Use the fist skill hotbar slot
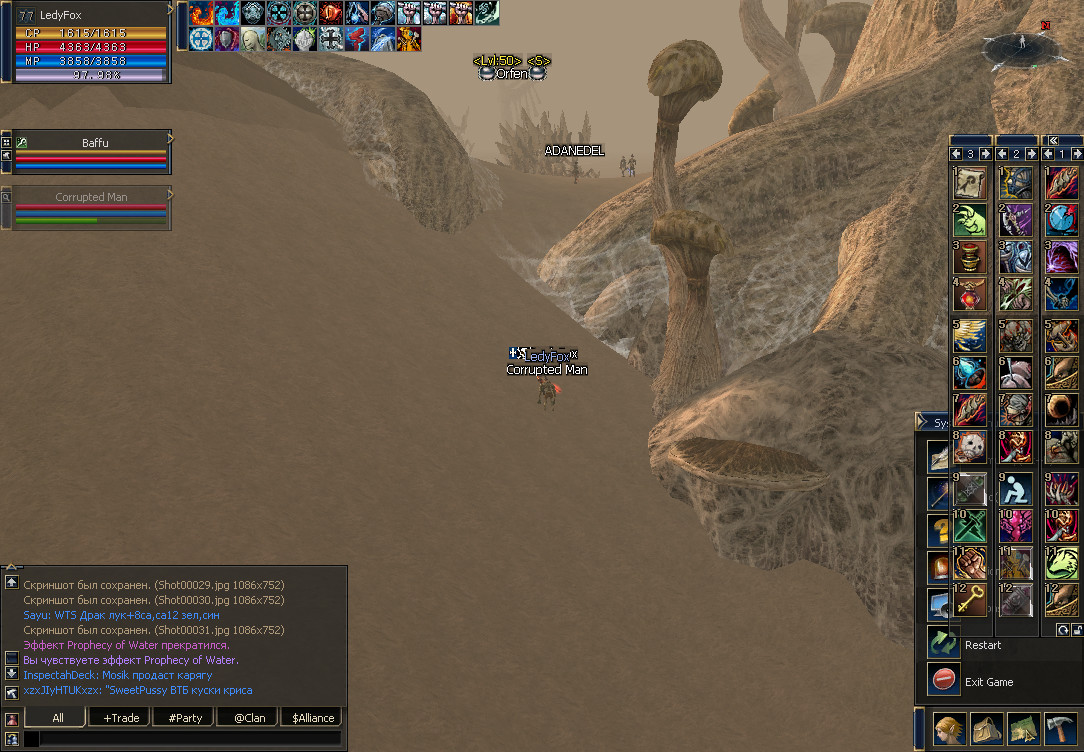Screen dimensions: 1084x752 (x=970, y=562)
